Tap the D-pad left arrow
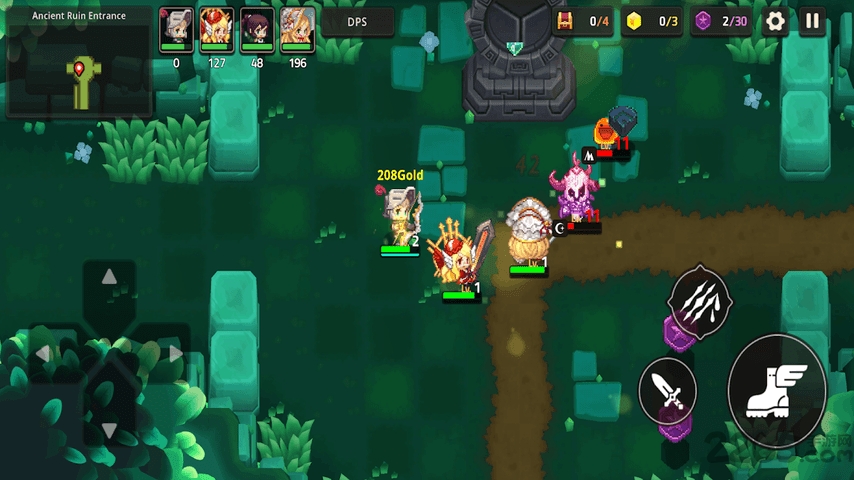Image resolution: width=854 pixels, height=480 pixels. pos(44,354)
